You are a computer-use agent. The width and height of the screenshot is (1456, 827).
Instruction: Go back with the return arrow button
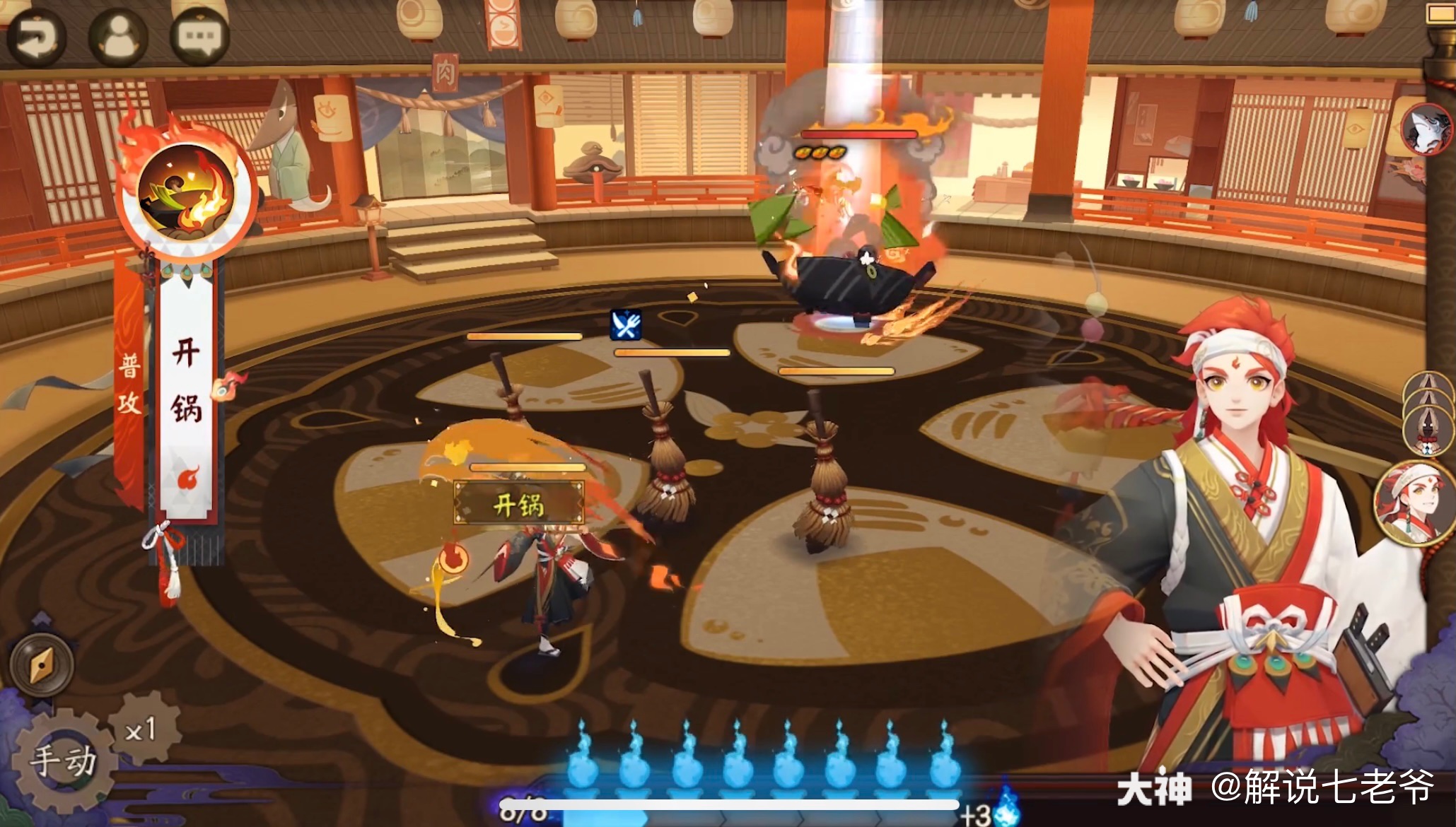[35, 37]
